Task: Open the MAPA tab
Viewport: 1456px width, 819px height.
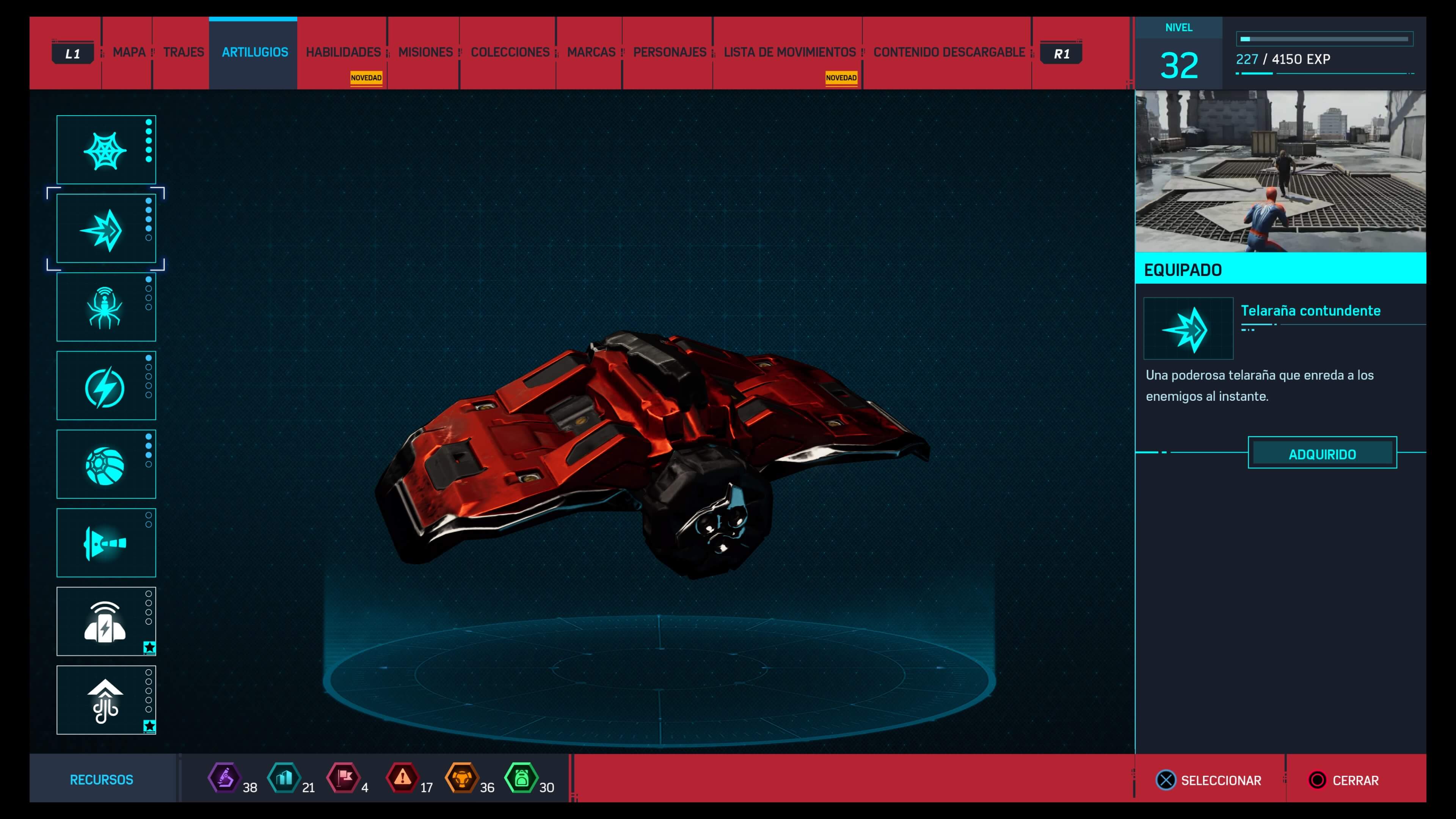Action: (129, 53)
